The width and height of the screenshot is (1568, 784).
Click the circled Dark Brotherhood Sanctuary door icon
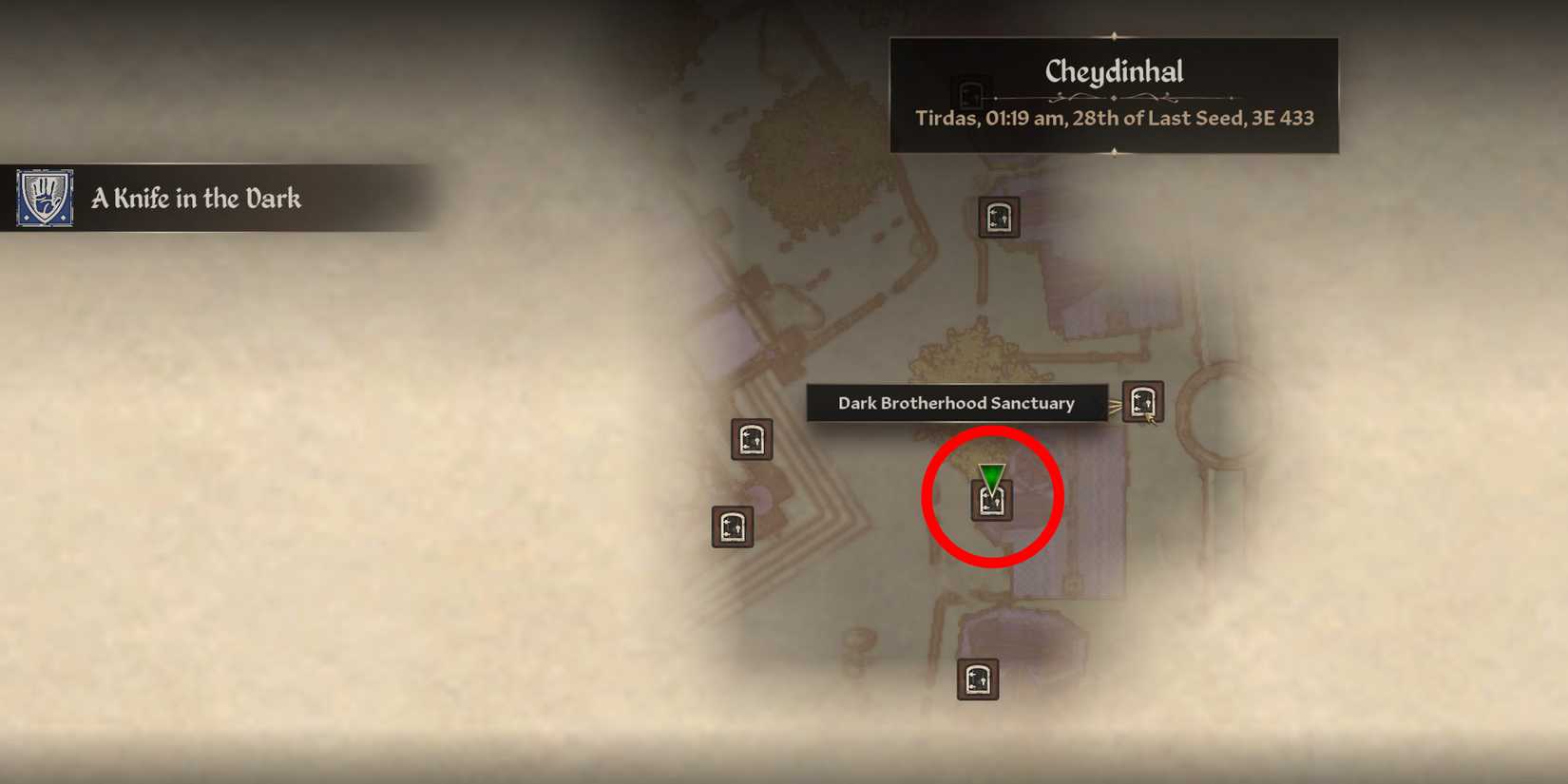coord(991,501)
